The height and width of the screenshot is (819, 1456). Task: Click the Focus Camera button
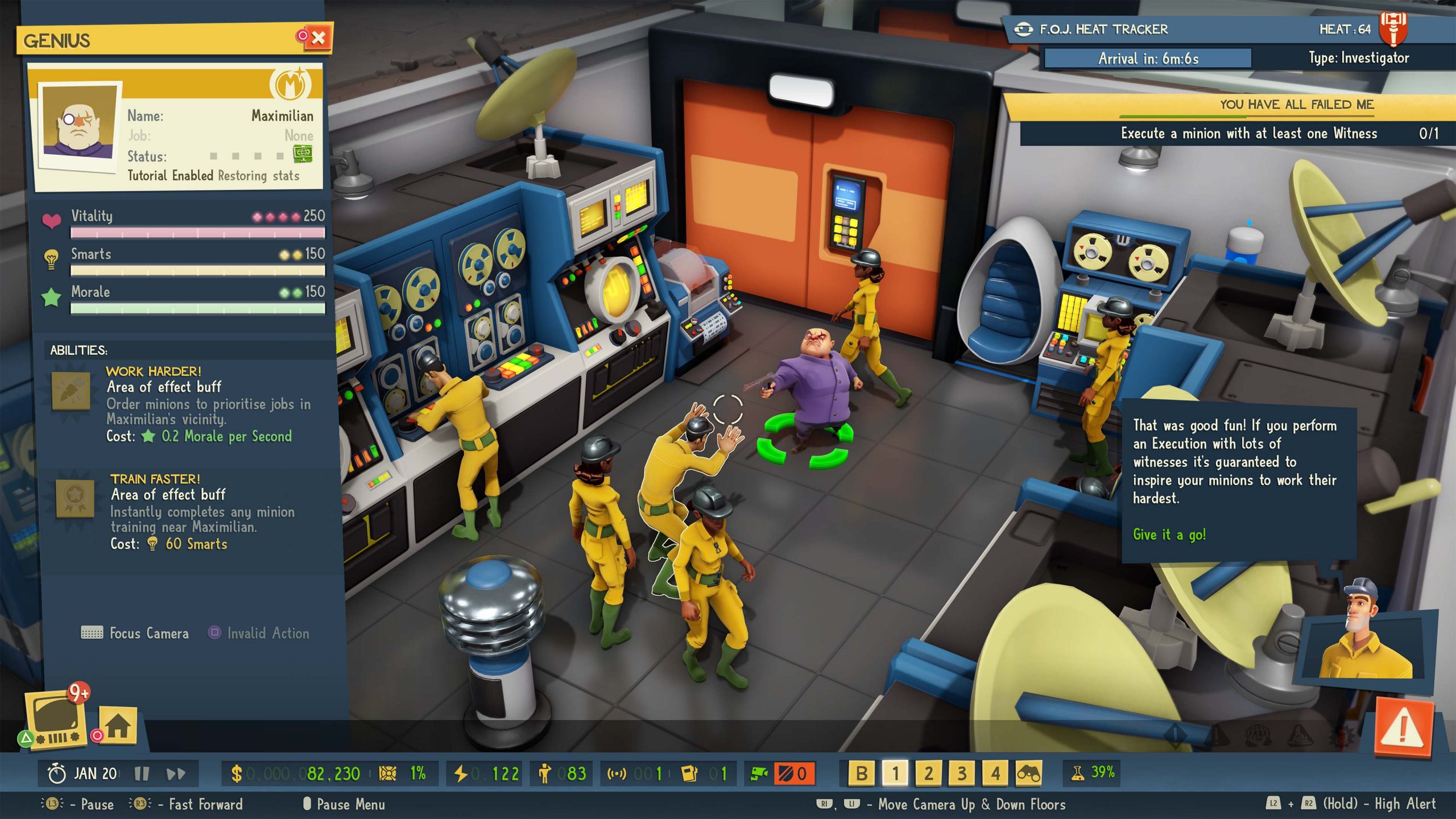pyautogui.click(x=135, y=634)
